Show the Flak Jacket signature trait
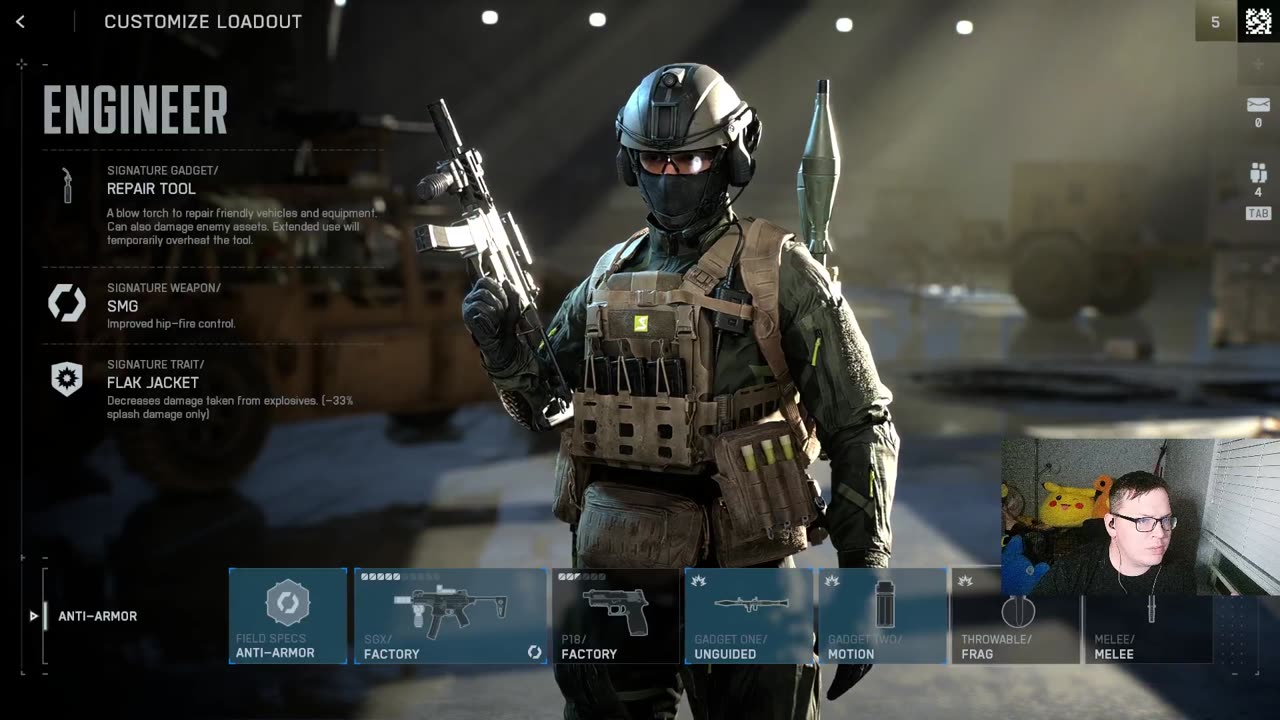1280x720 pixels. 152,382
